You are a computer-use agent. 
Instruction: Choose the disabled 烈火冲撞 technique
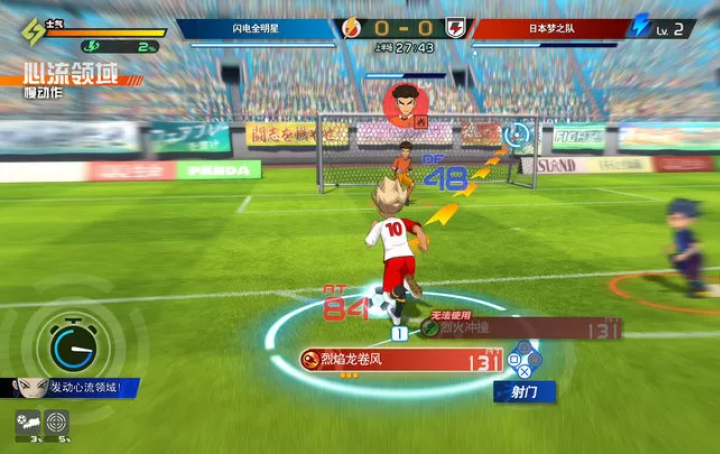518,327
